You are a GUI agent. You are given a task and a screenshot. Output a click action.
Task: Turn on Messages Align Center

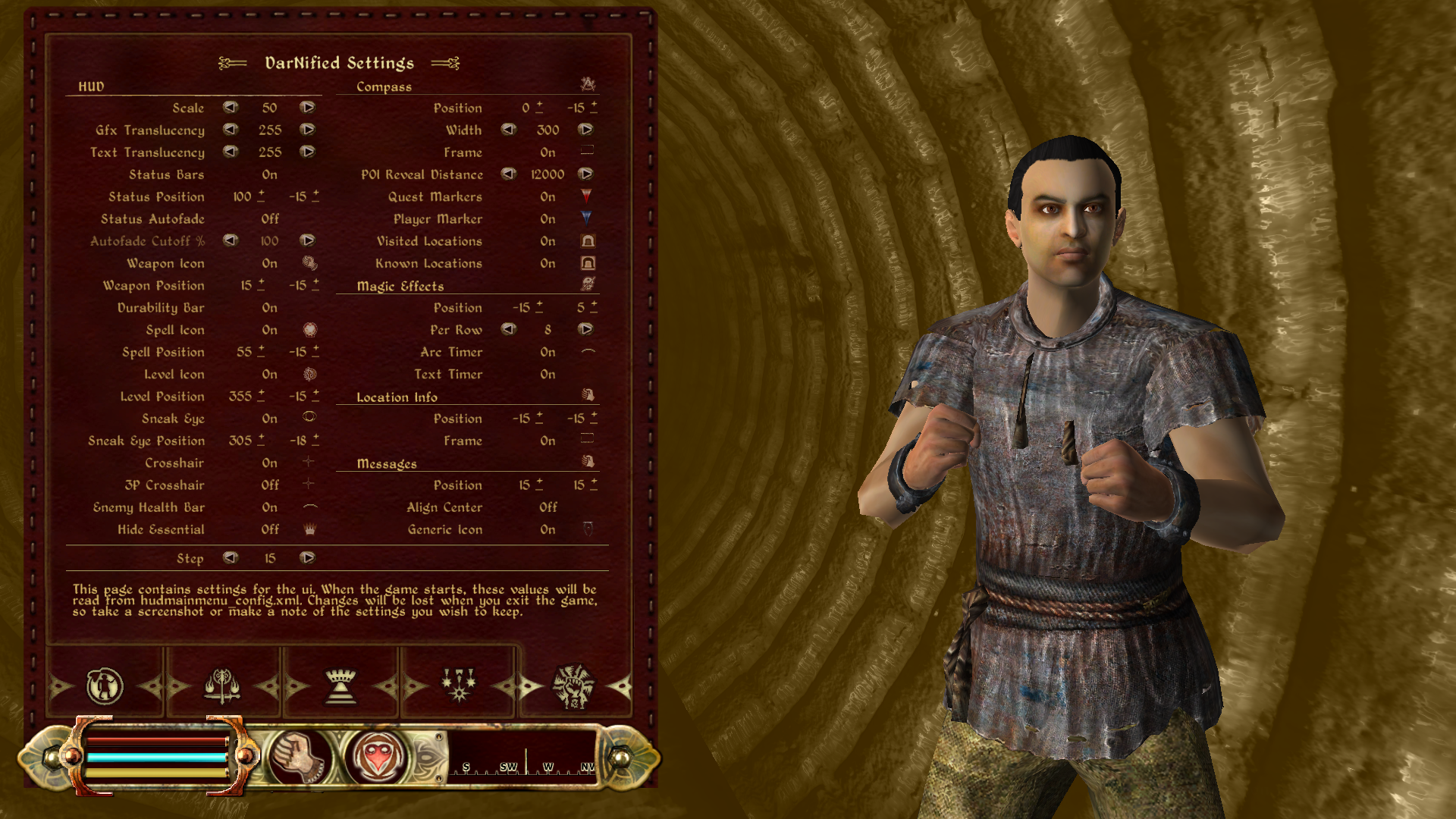point(548,507)
